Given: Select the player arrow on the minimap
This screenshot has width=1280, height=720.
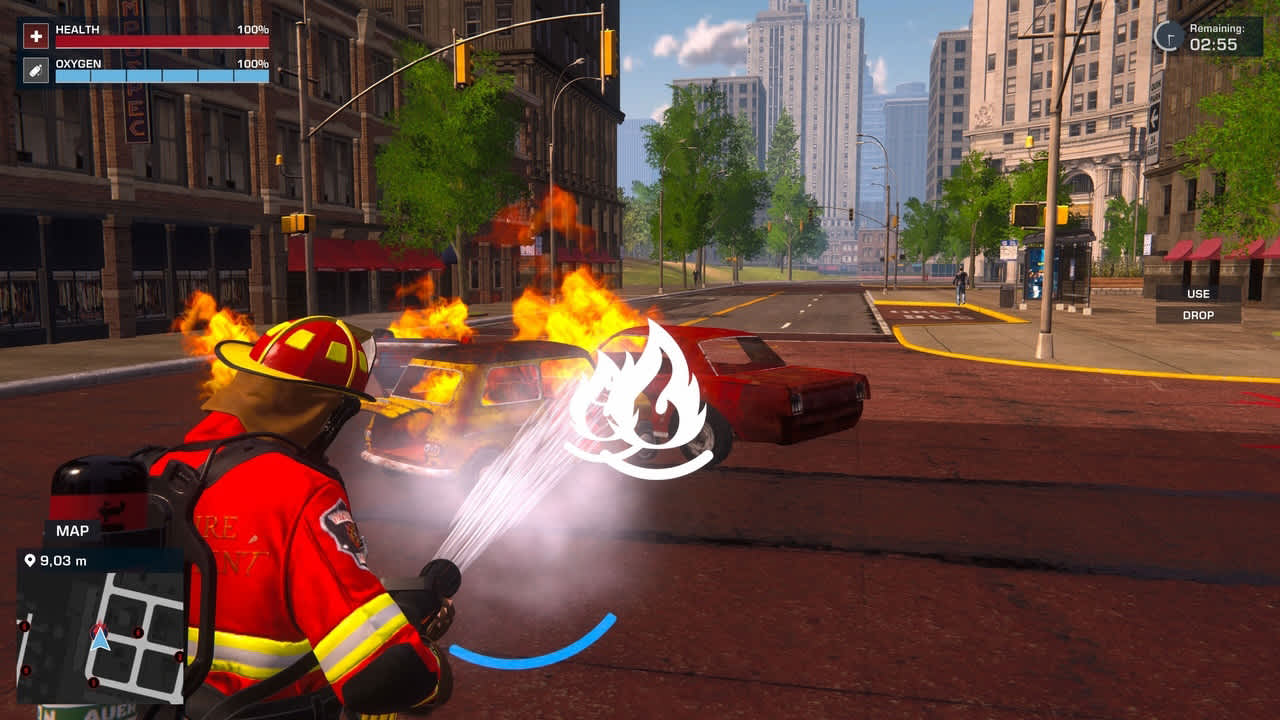Looking at the screenshot, I should (x=100, y=640).
